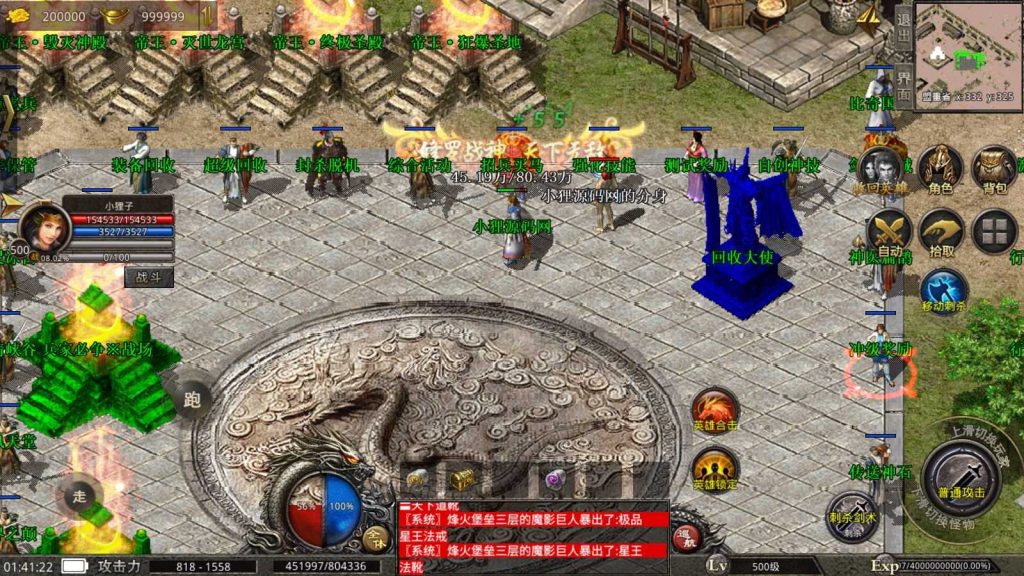Trigger the 英雄合击 hero combo attack
Screen dimensions: 1024x576
[714, 412]
